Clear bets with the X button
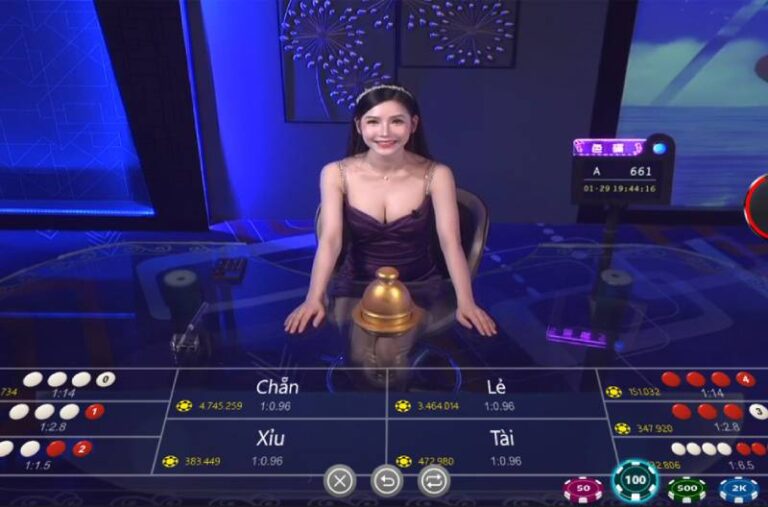The image size is (768, 507). (x=340, y=481)
